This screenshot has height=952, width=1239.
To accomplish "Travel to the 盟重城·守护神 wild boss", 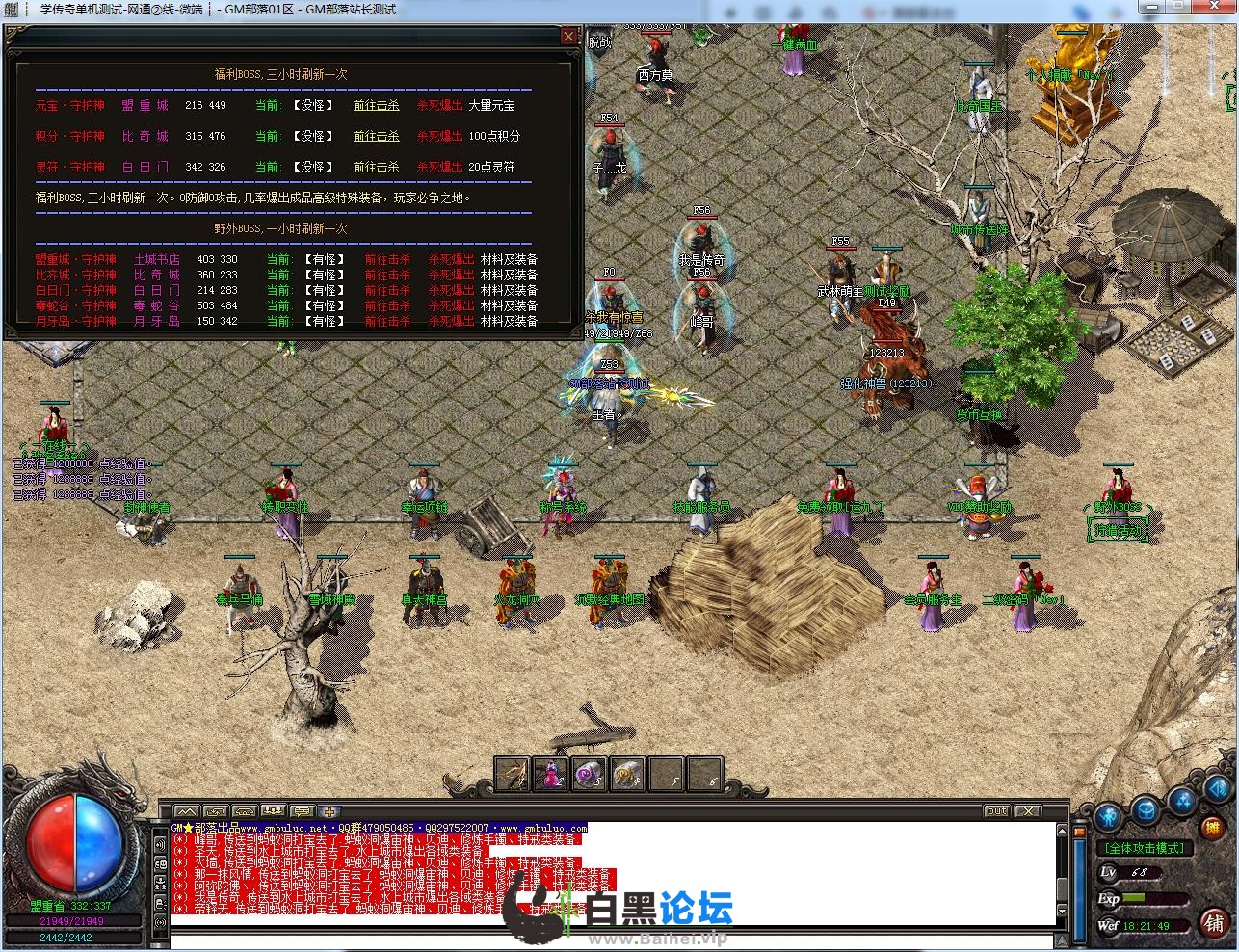I will pyautogui.click(x=387, y=260).
